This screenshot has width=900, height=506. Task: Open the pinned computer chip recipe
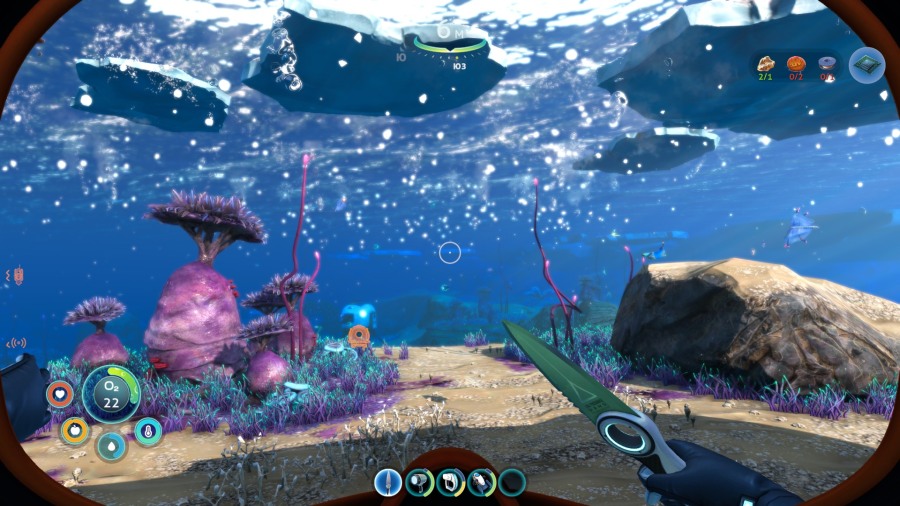pyautogui.click(x=866, y=65)
